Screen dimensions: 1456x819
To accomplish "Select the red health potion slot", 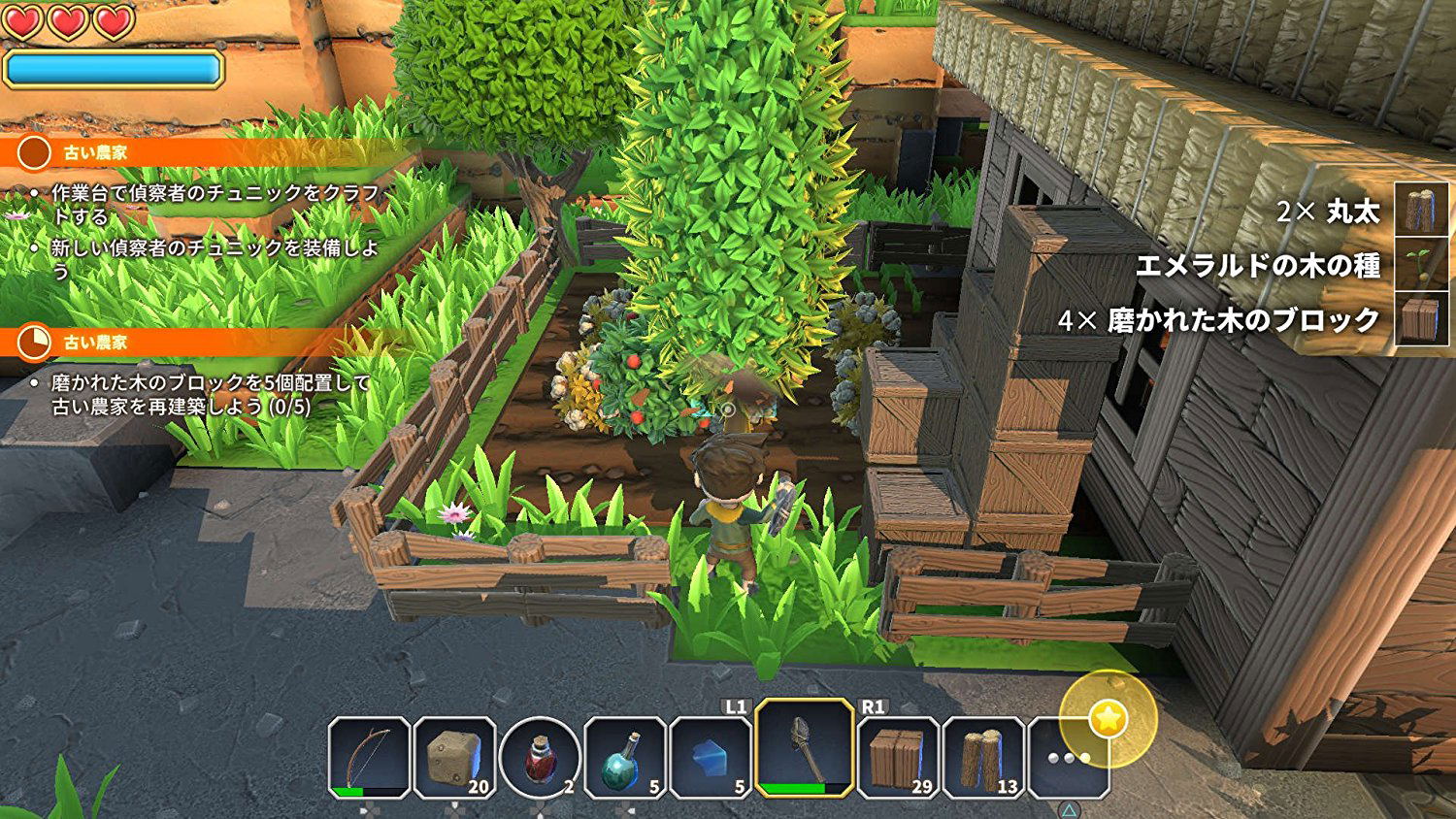I will click(x=540, y=758).
